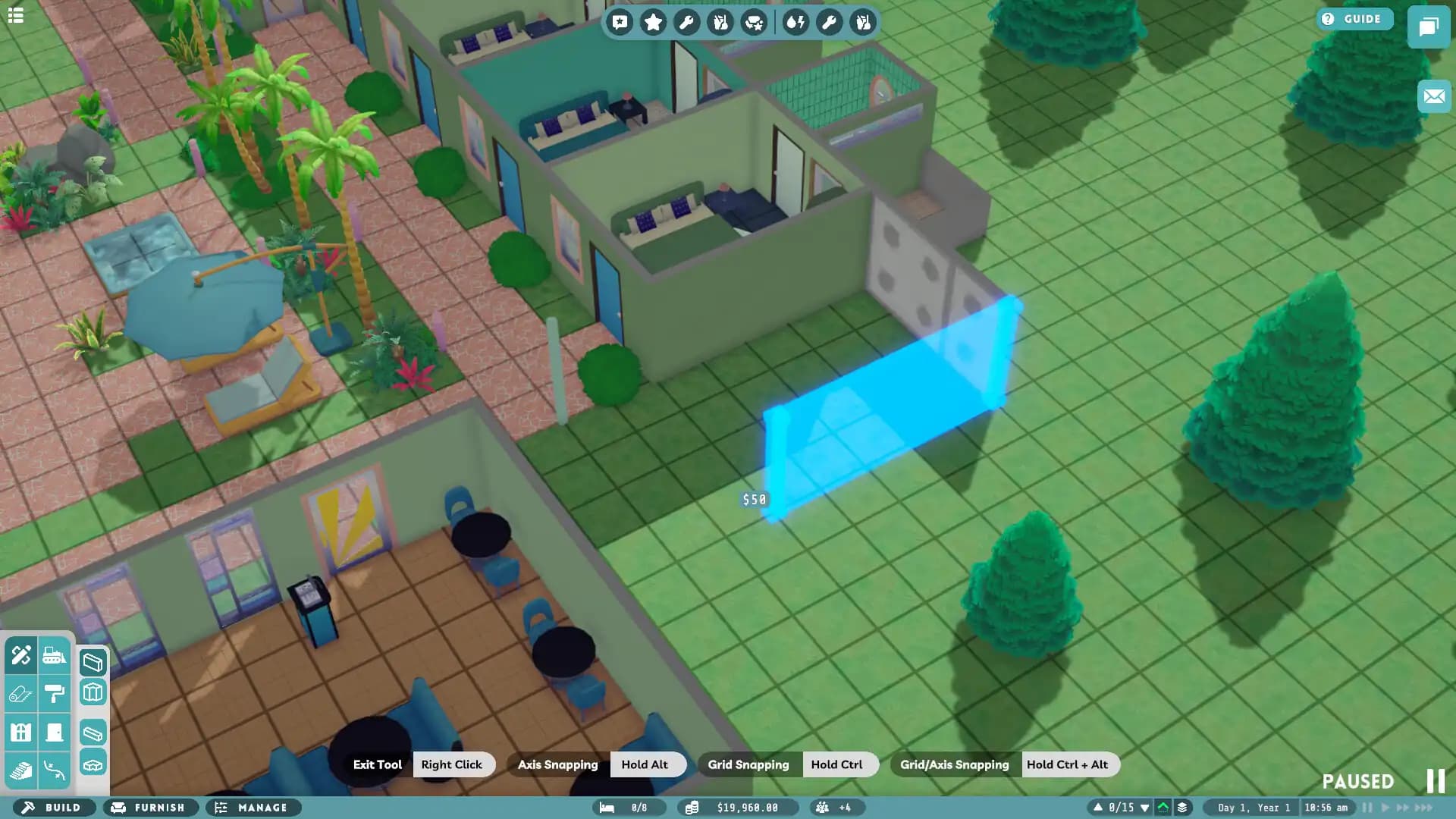The height and width of the screenshot is (819, 1456).
Task: Open the guest reviews star panel
Action: 654,22
